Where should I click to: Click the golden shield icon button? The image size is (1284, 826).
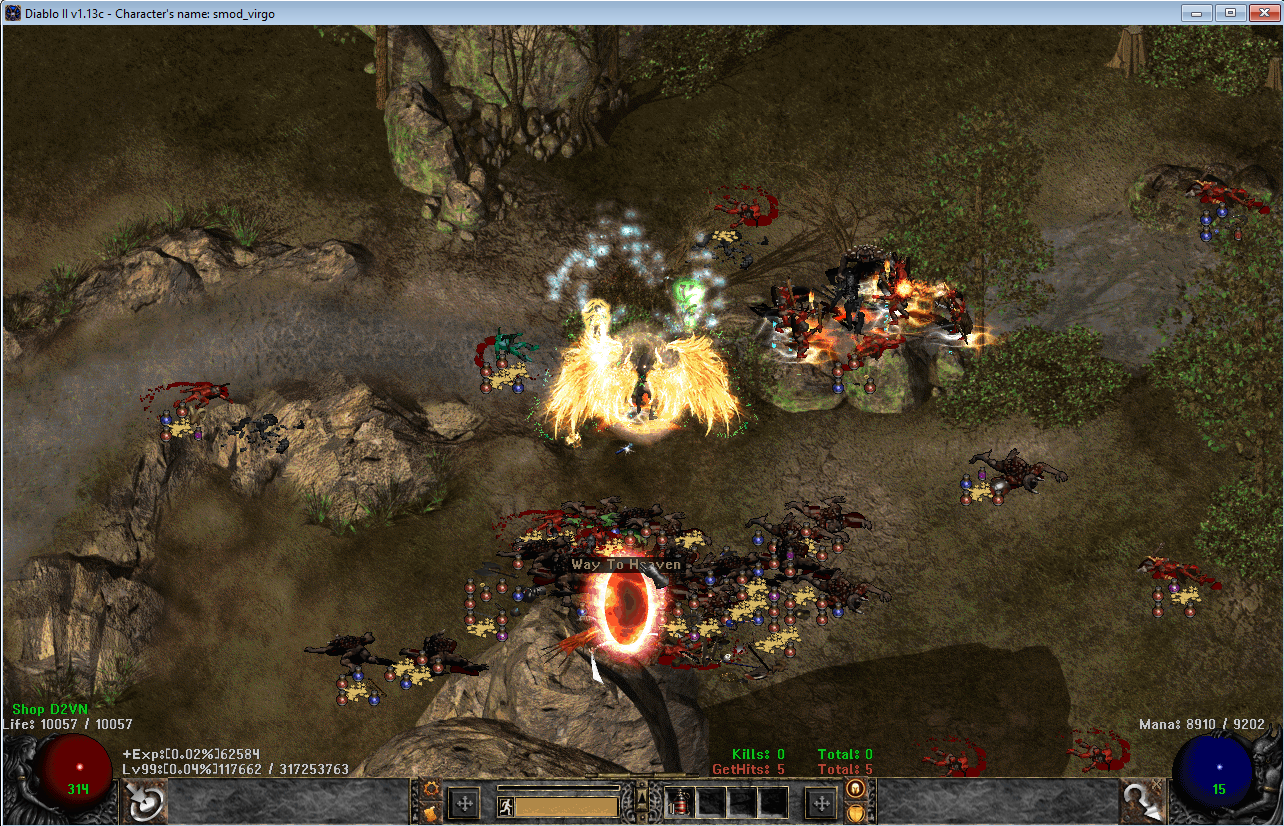tap(855, 812)
